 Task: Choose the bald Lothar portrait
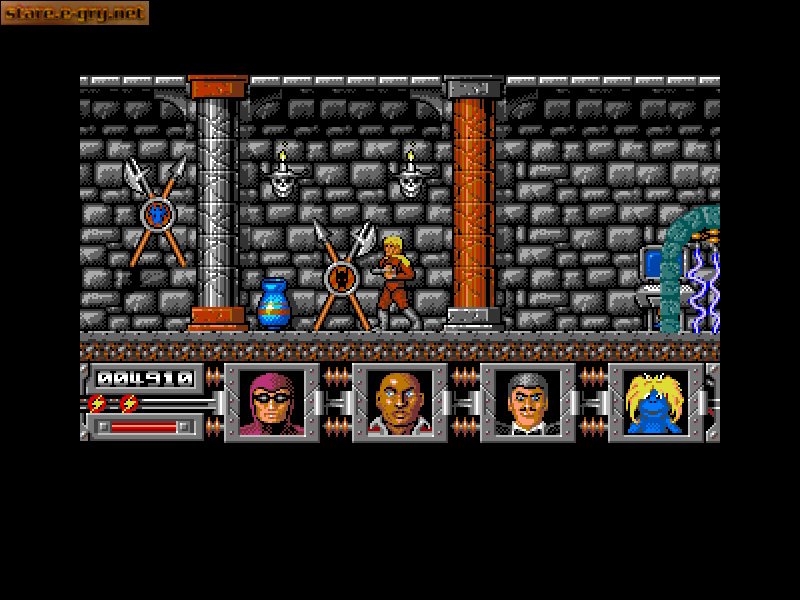tap(400, 403)
